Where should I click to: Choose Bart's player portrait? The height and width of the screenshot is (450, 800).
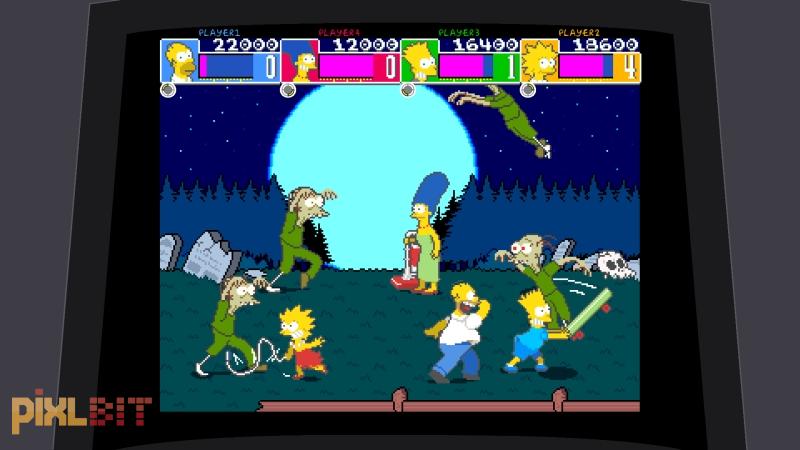pos(420,62)
